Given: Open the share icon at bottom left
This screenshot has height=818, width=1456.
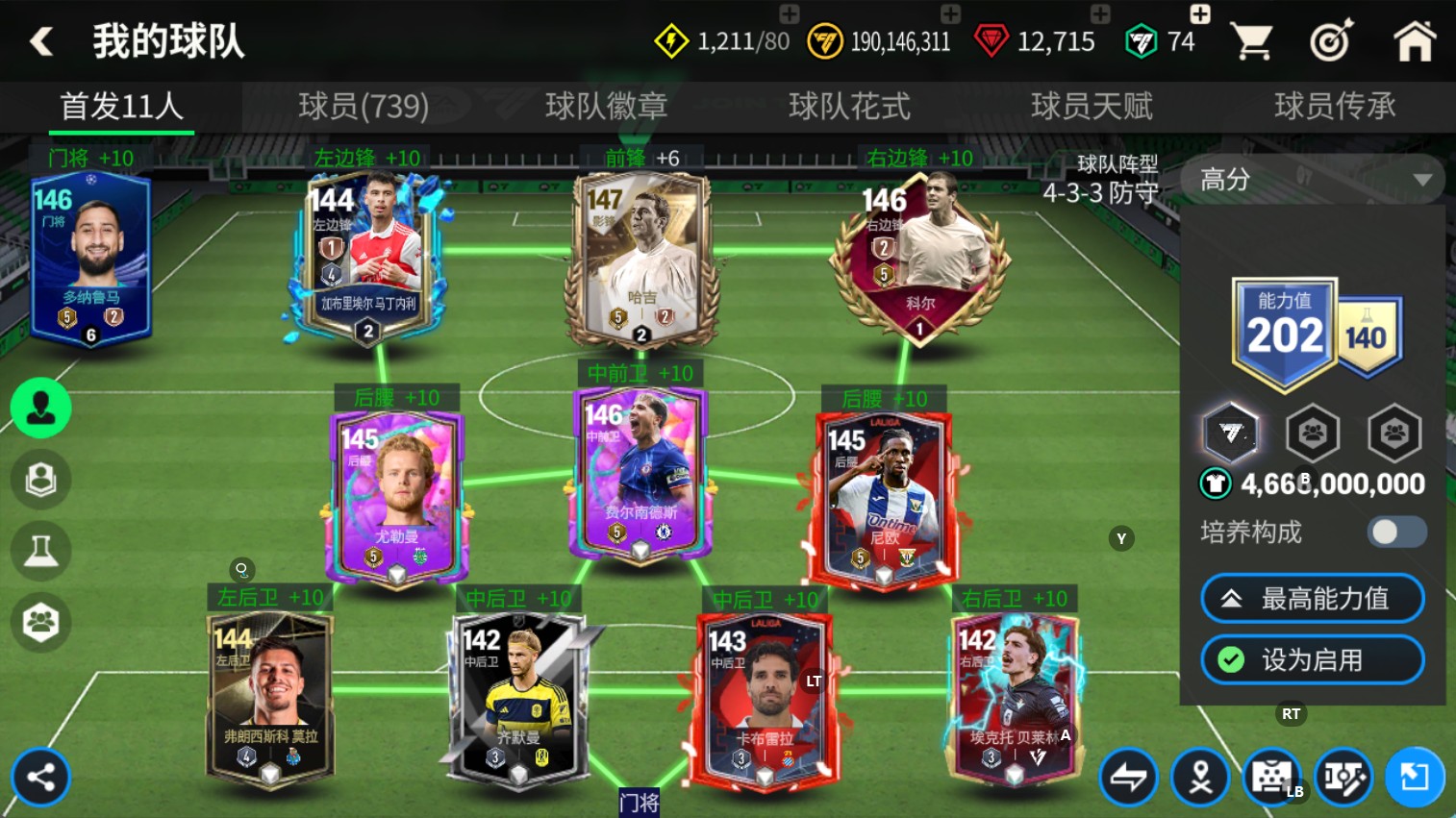Looking at the screenshot, I should (x=40, y=777).
